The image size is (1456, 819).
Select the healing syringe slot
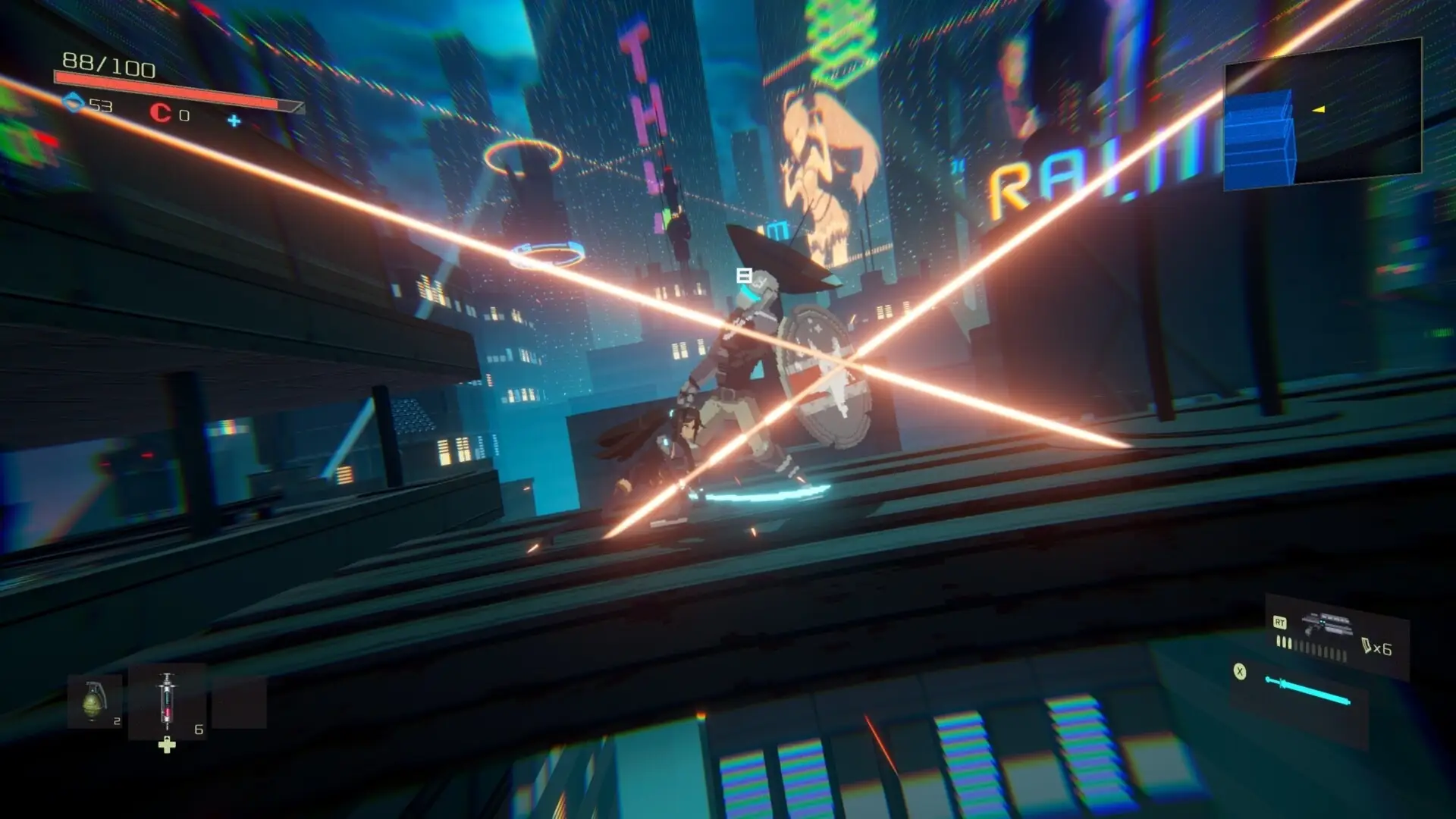[x=167, y=701]
